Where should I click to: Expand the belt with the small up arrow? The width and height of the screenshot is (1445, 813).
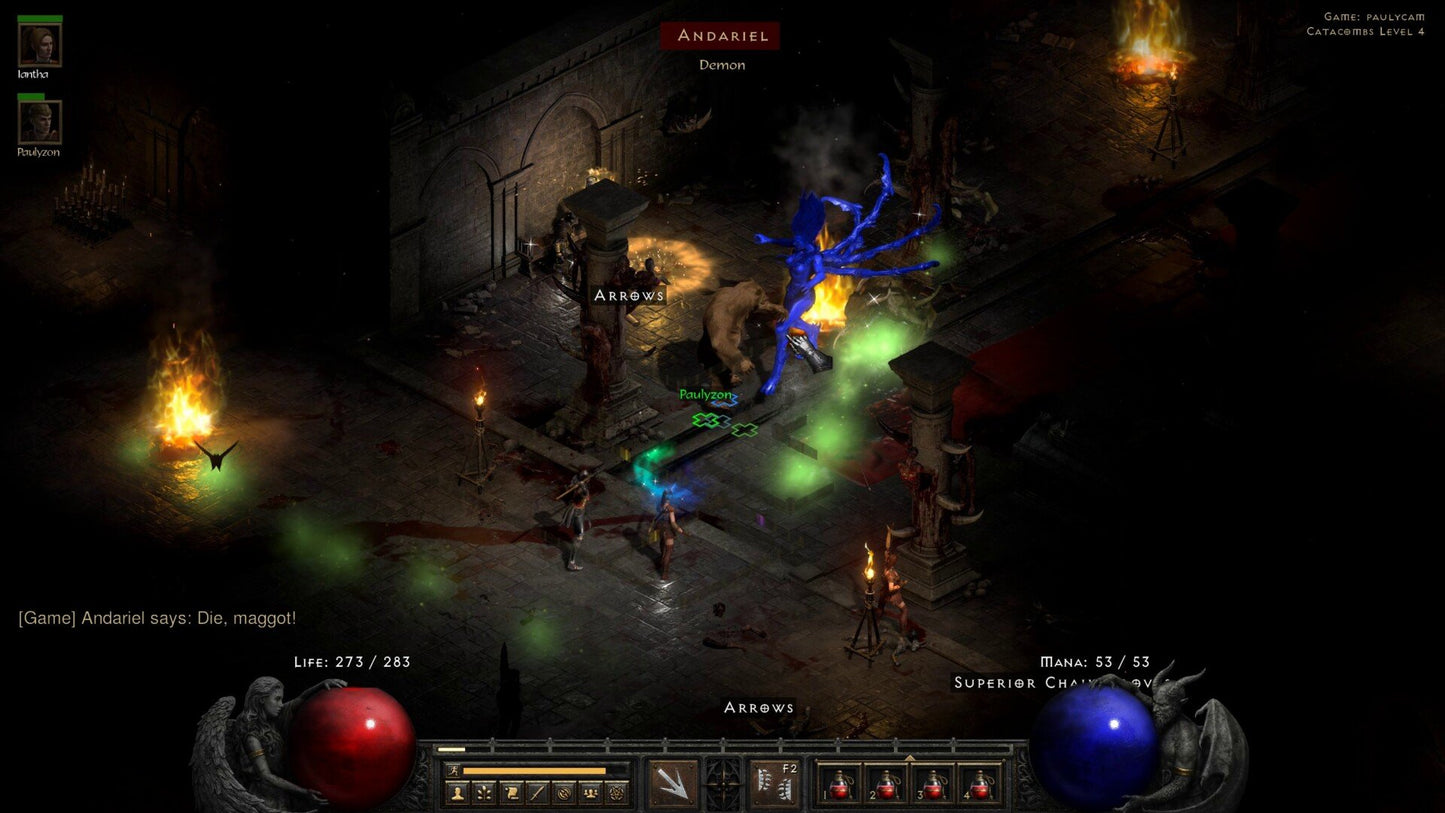(x=909, y=758)
